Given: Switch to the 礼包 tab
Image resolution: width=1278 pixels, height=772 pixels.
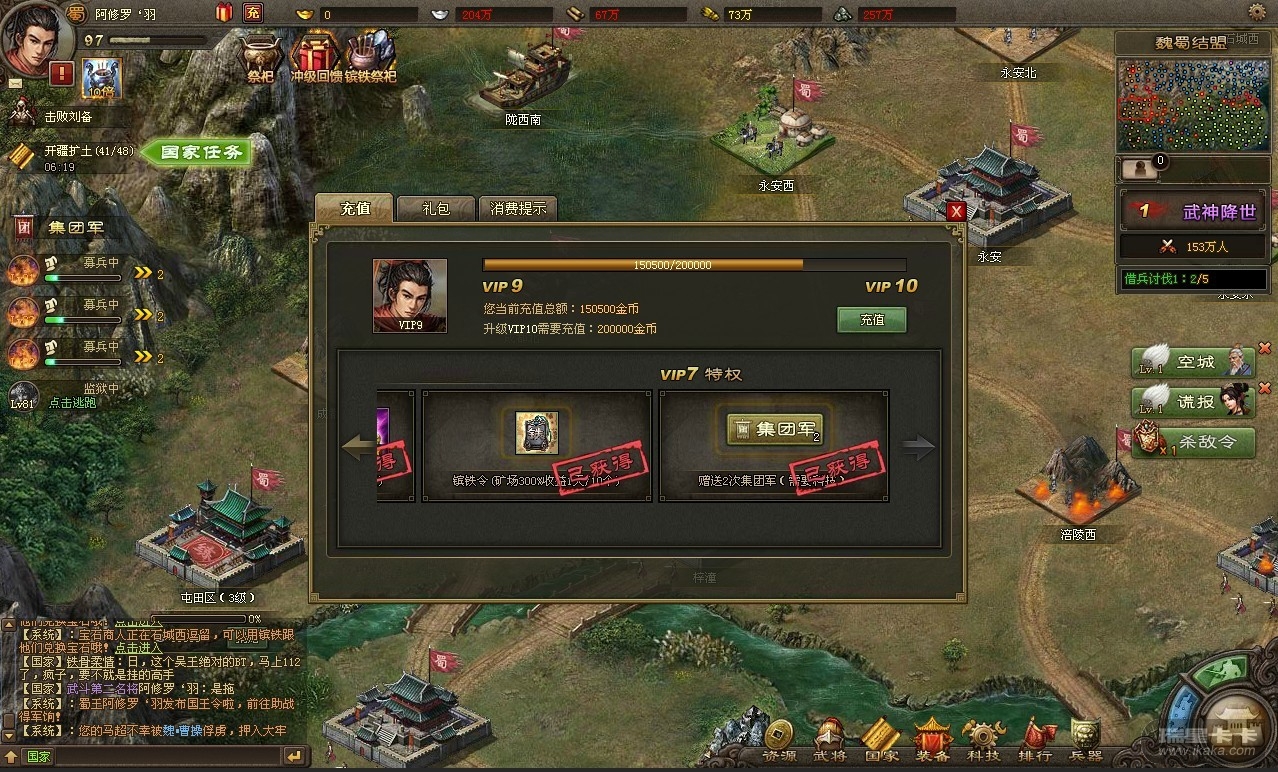Looking at the screenshot, I should coord(436,209).
